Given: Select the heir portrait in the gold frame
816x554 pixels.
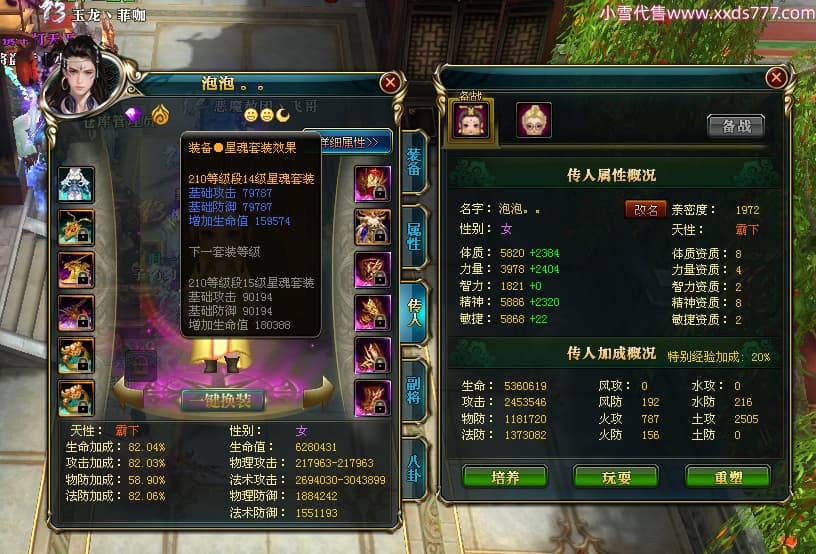Looking at the screenshot, I should 470,121.
